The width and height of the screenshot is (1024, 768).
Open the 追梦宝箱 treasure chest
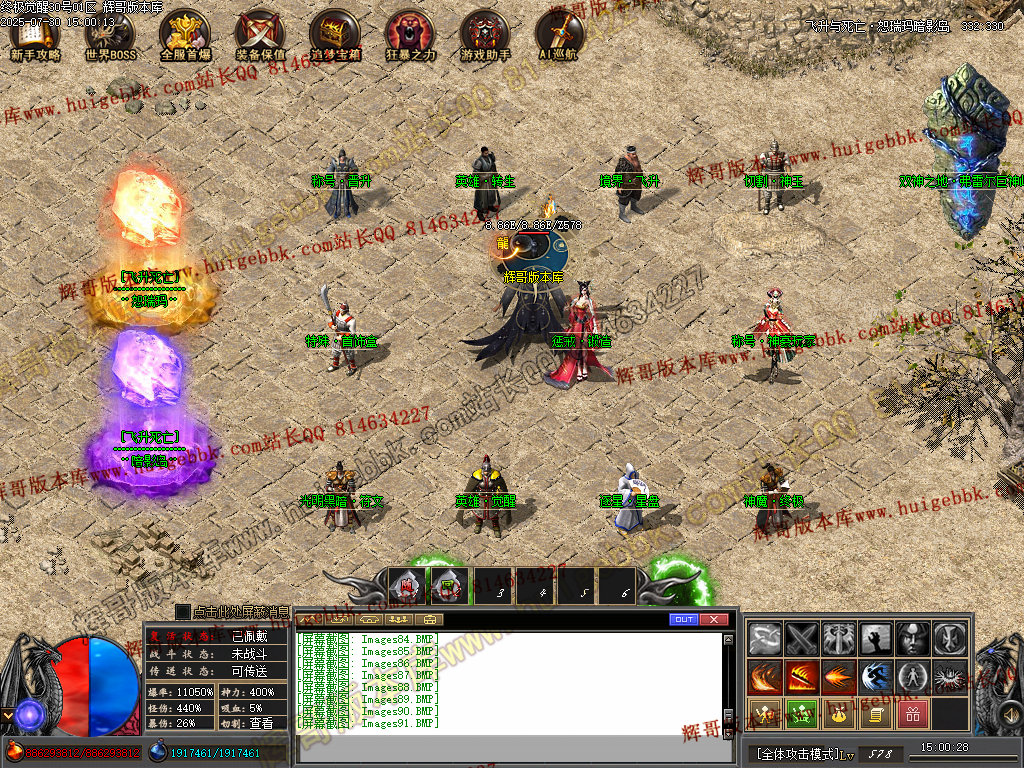(x=335, y=35)
